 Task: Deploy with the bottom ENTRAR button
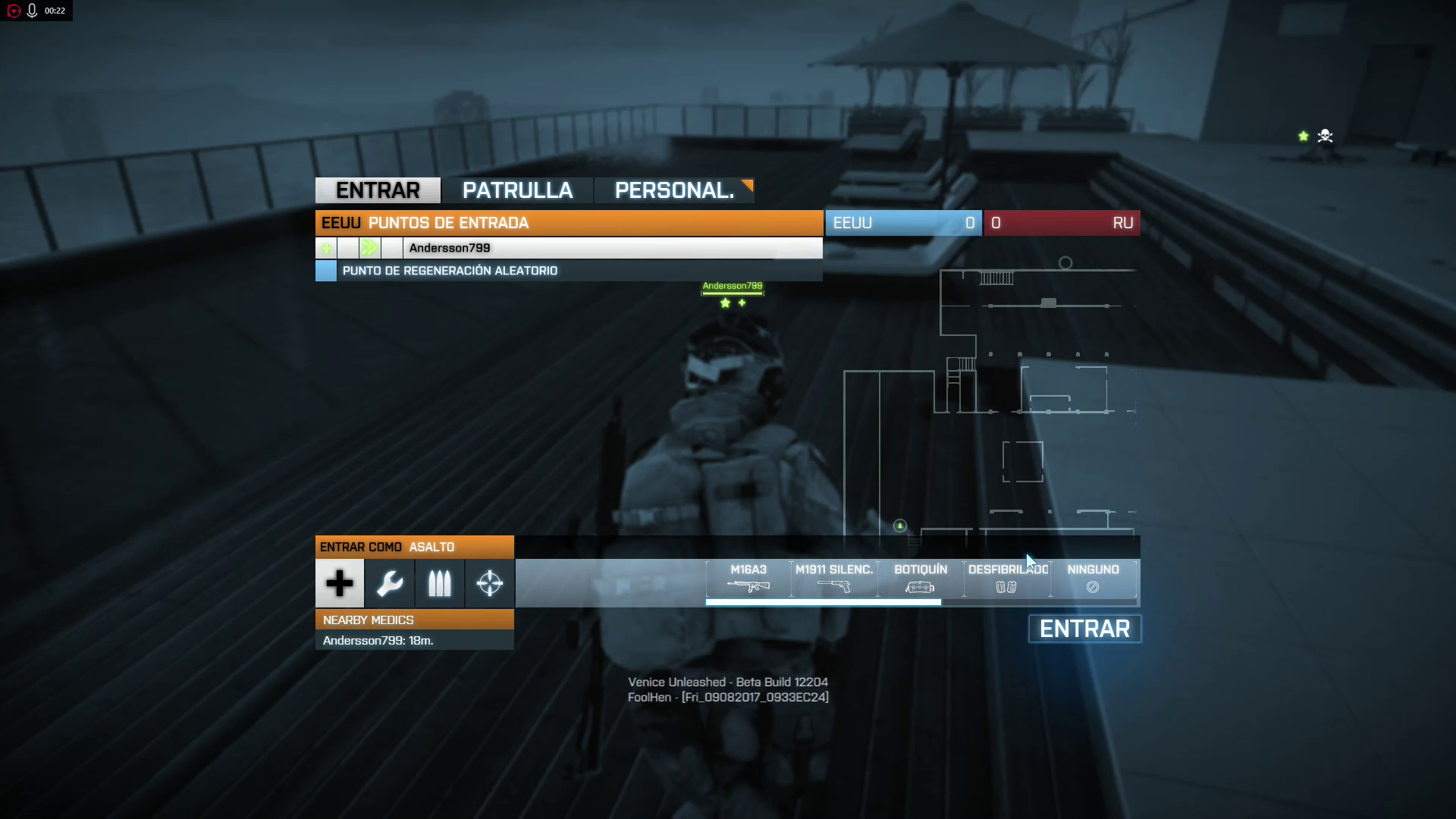tap(1084, 629)
